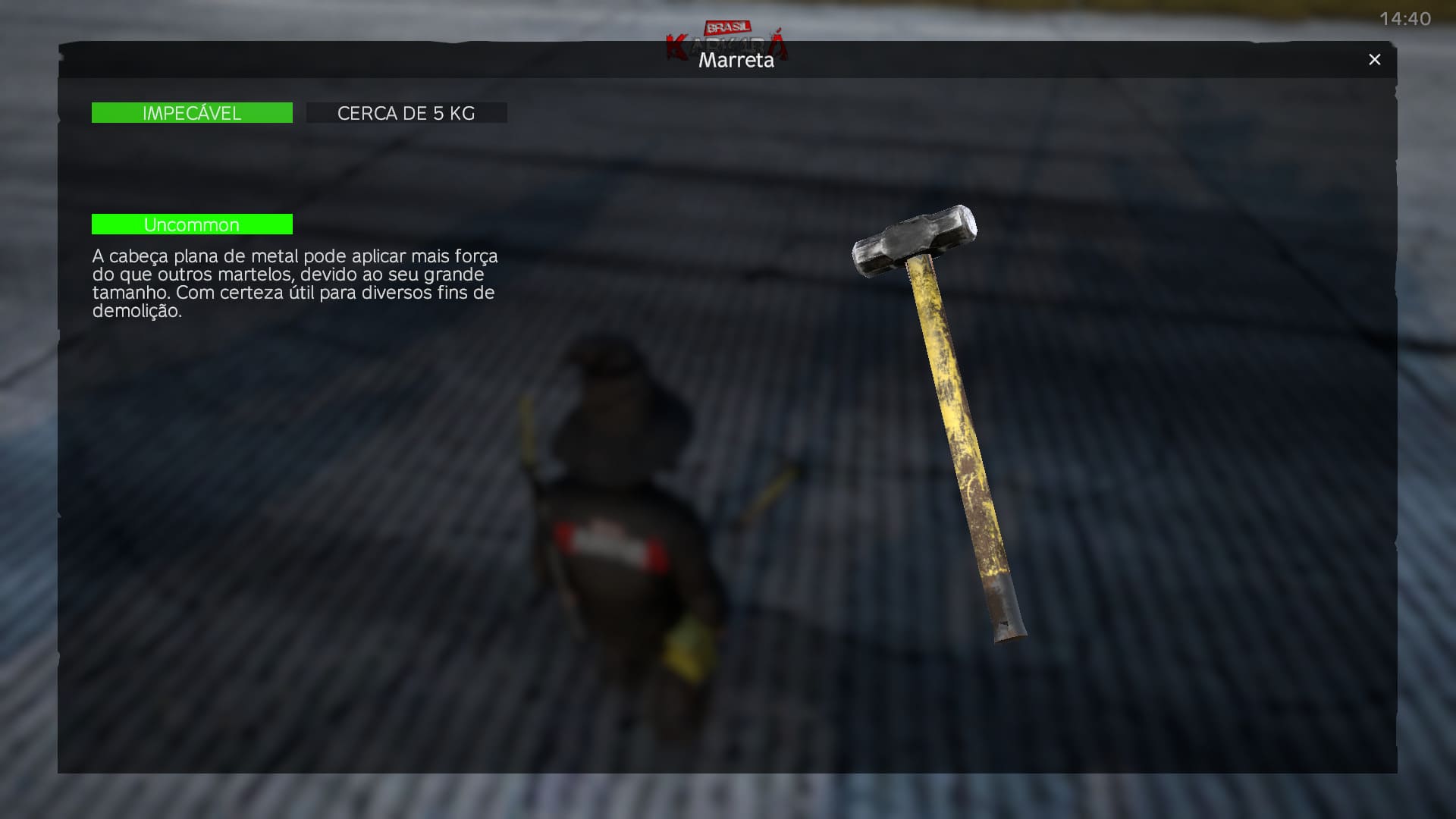Close the Marreta item inspection window
Image resolution: width=1456 pixels, height=819 pixels.
[x=1374, y=60]
